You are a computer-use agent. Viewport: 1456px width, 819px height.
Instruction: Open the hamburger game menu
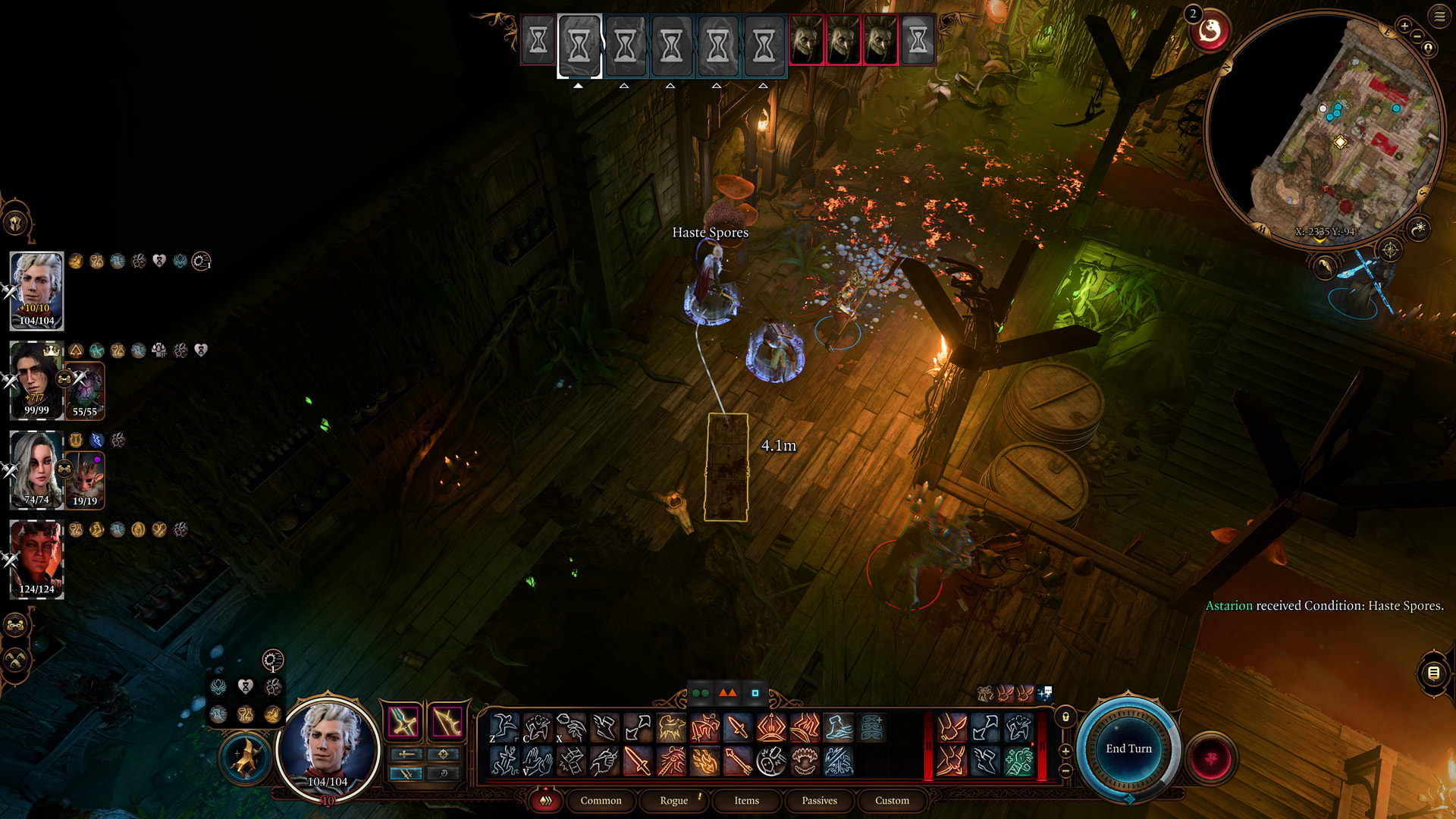coord(1439,16)
